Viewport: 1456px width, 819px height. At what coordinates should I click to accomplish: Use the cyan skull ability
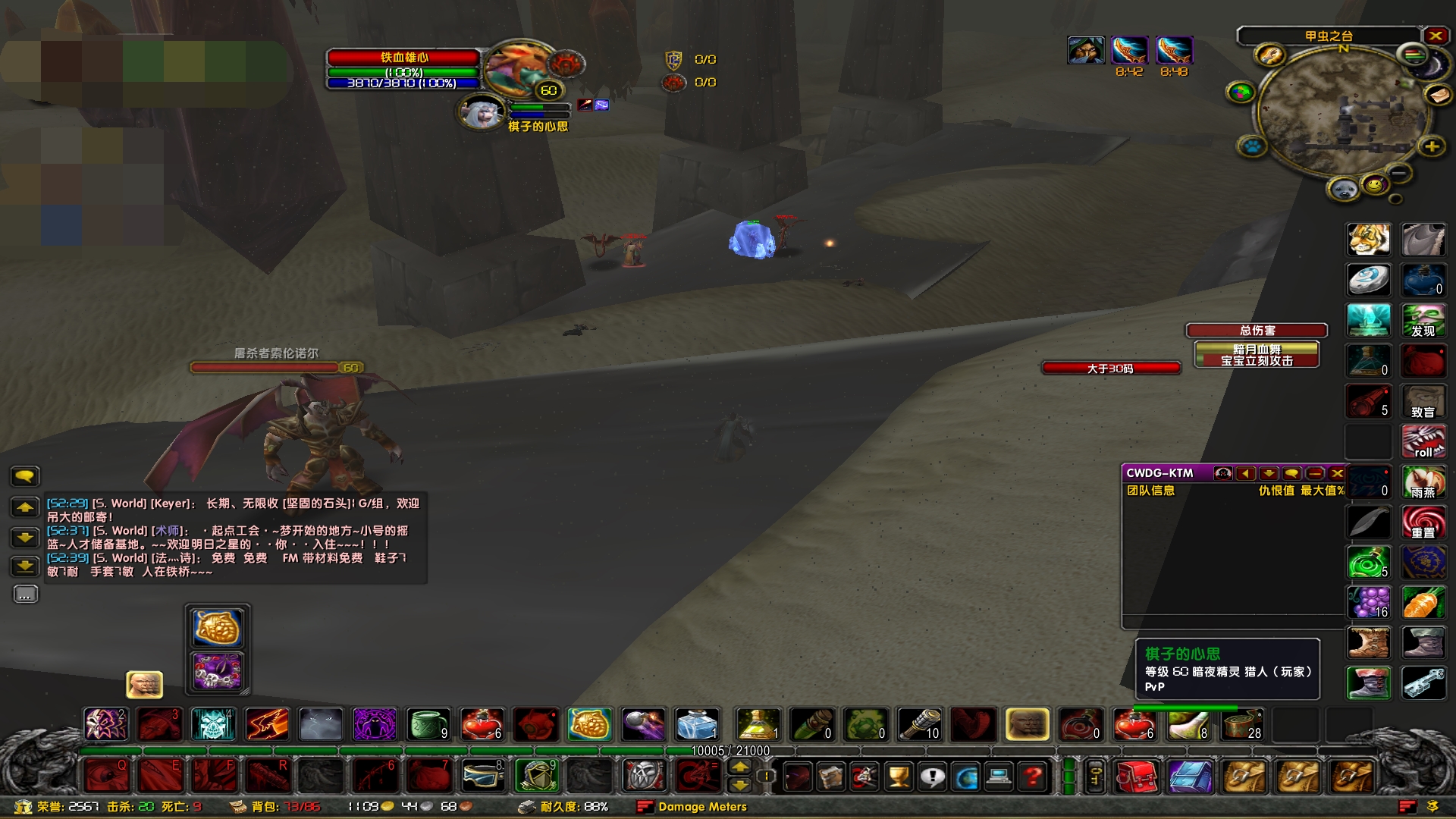coord(213,724)
